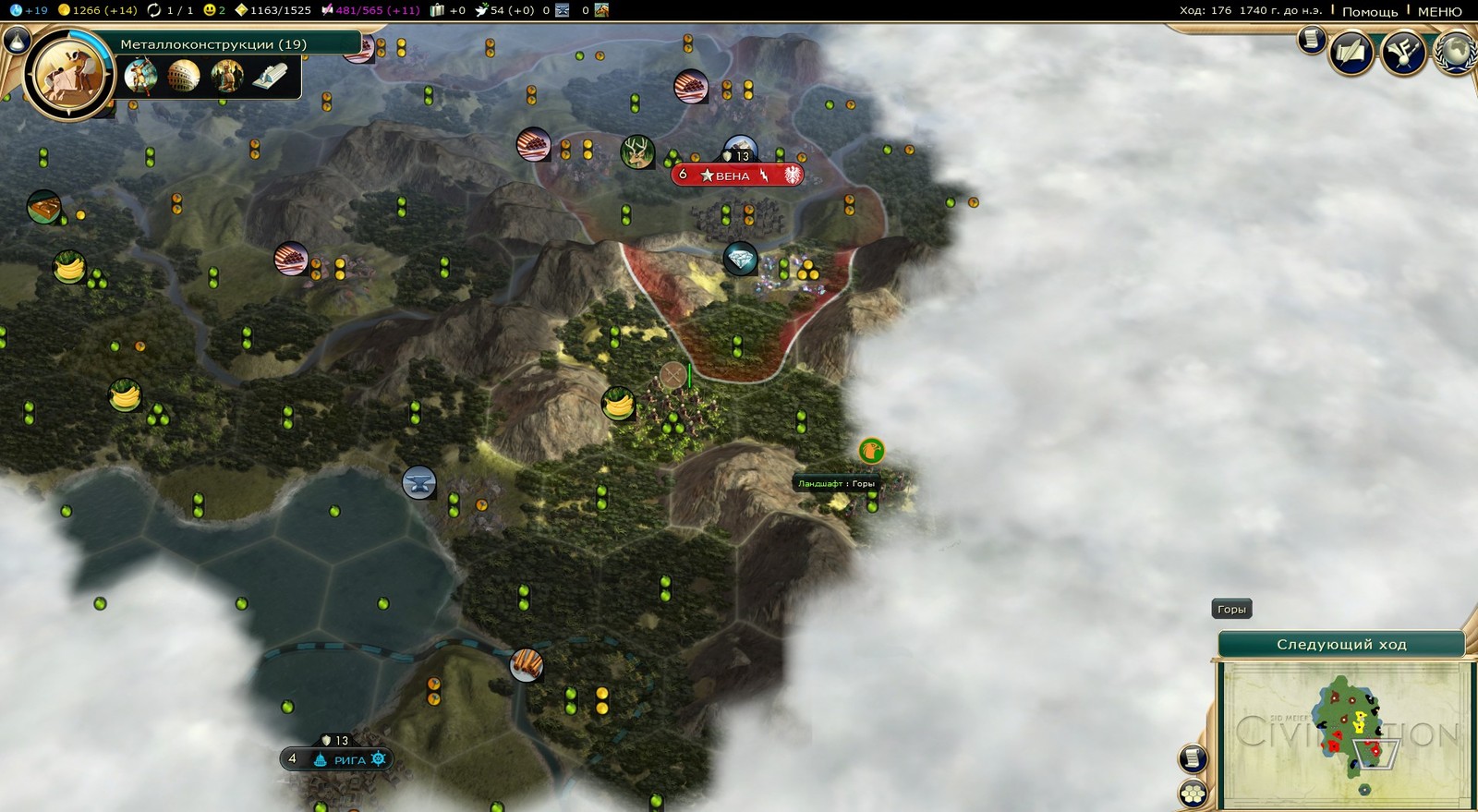Select the Вена city banner
This screenshot has width=1478, height=812.
pyautogui.click(x=736, y=175)
